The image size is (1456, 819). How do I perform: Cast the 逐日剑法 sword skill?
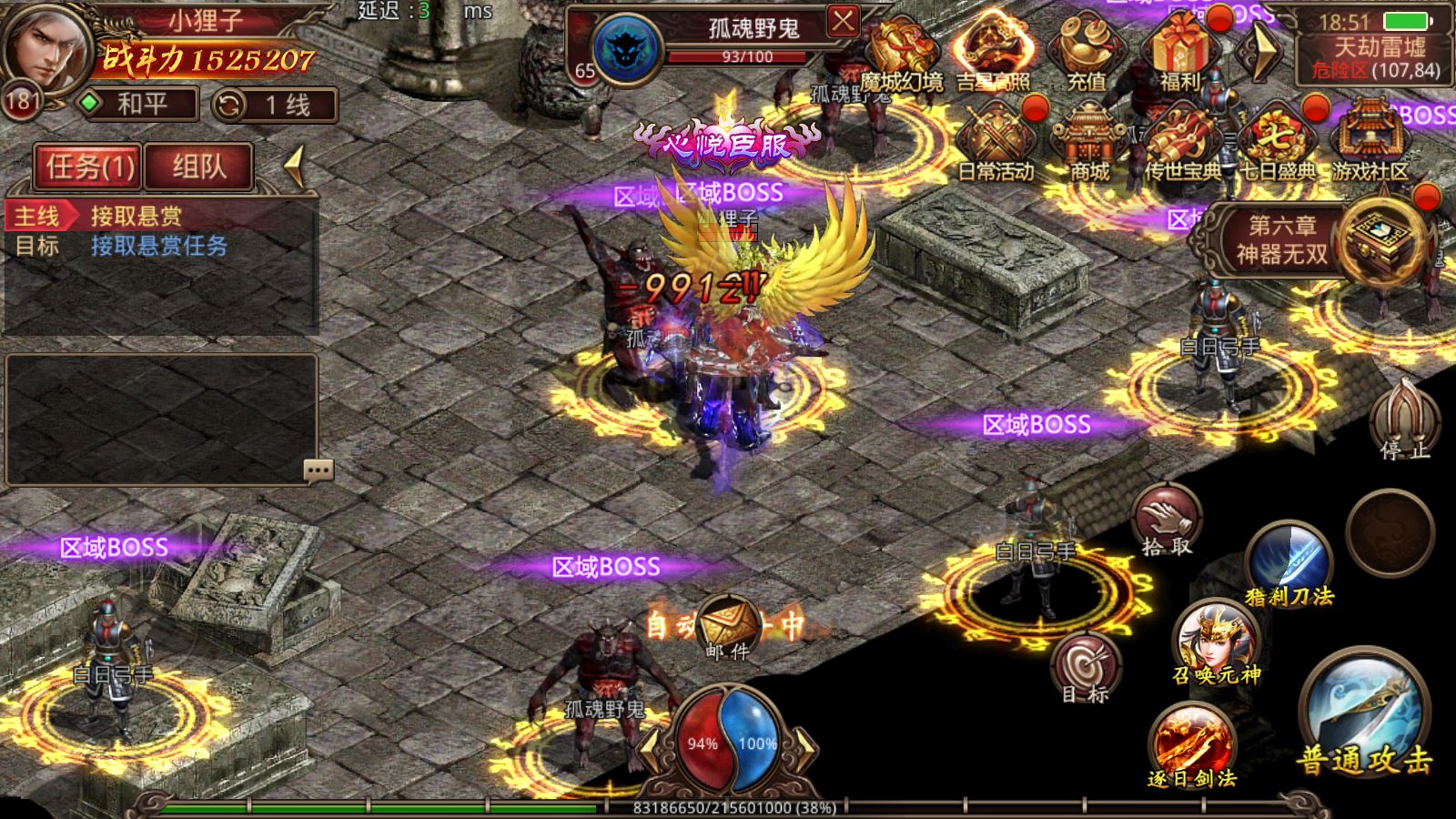(1192, 743)
